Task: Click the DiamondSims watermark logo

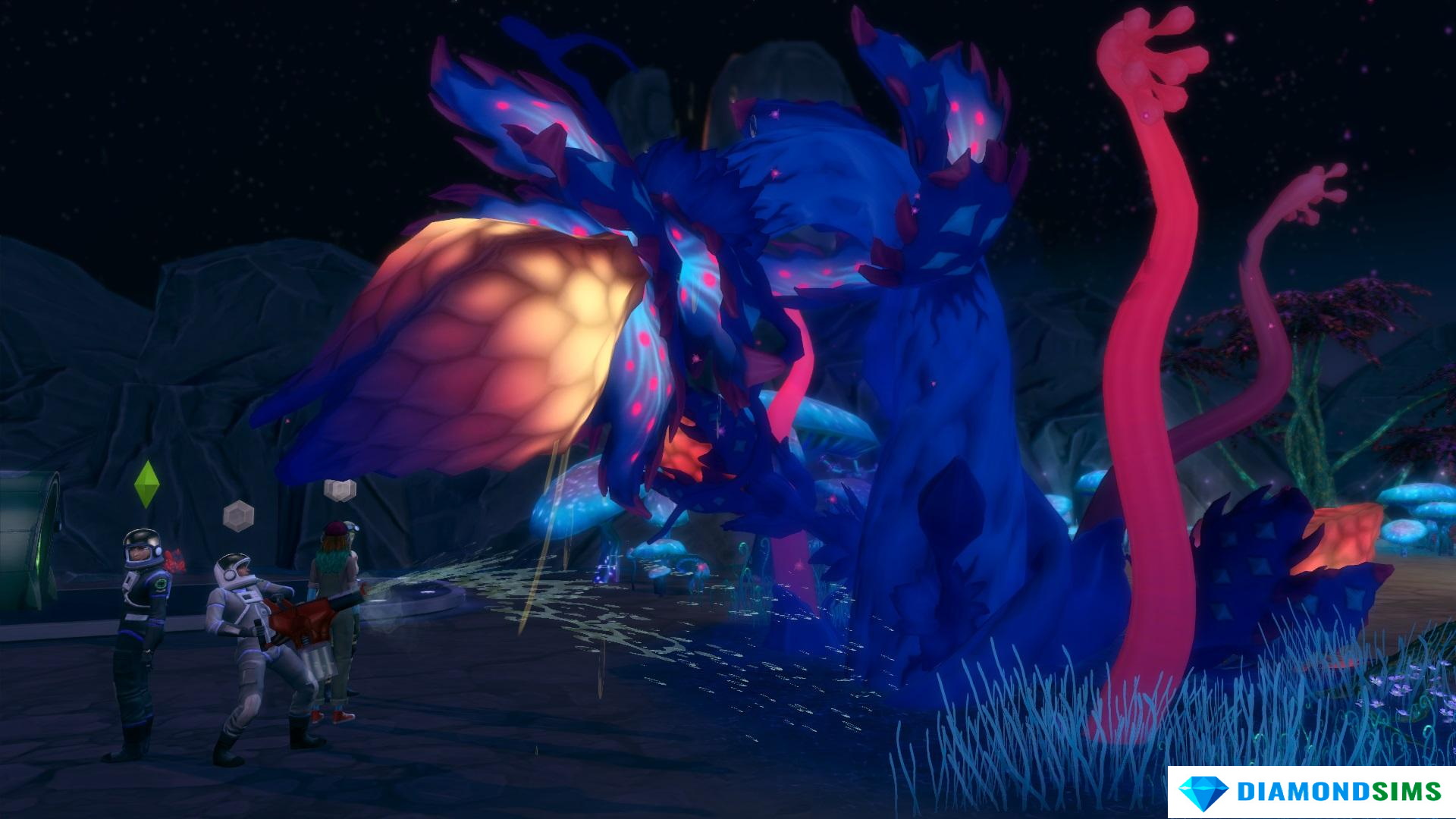Action: point(1310,792)
